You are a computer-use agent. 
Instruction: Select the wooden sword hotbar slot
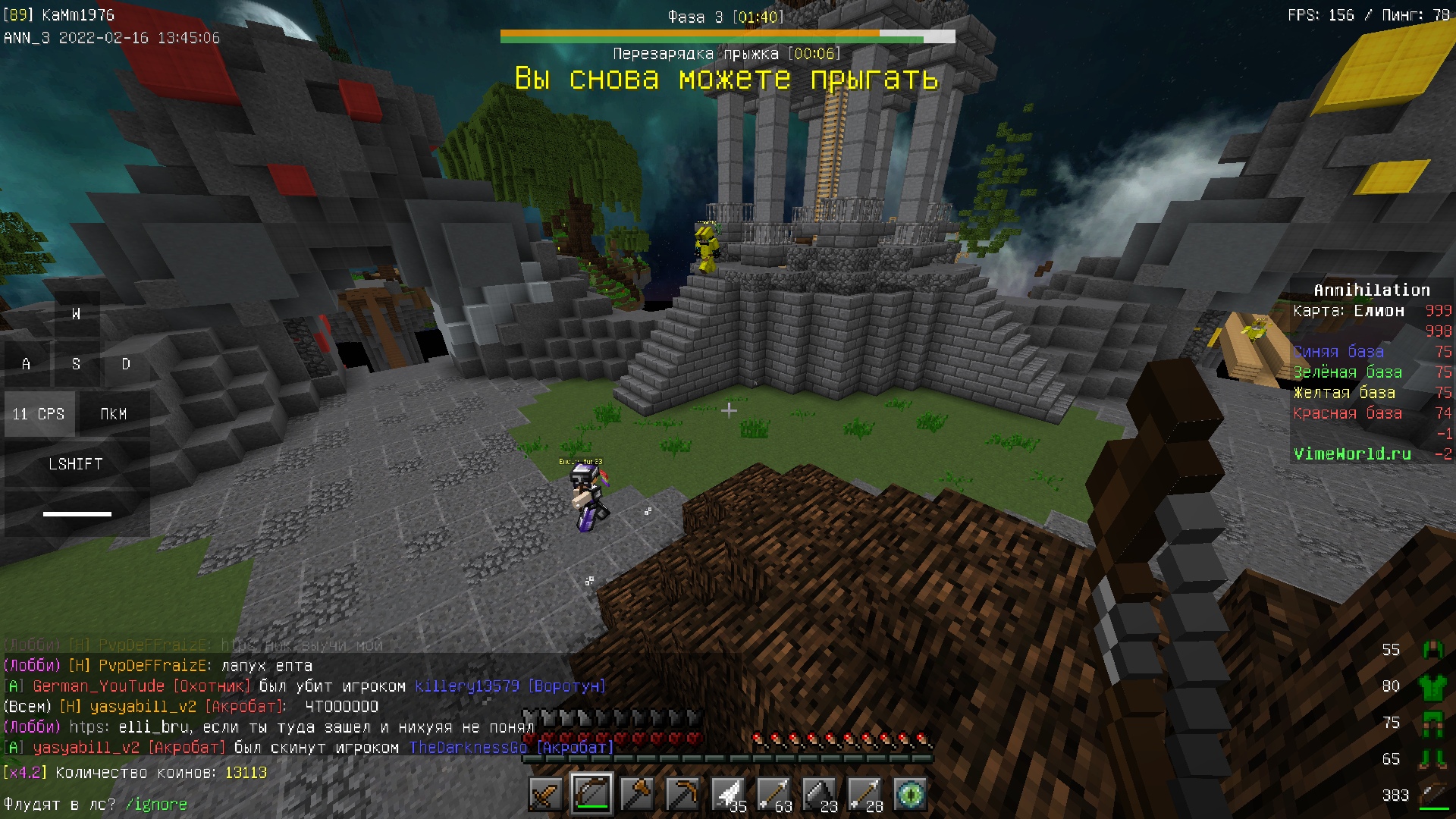tap(546, 795)
